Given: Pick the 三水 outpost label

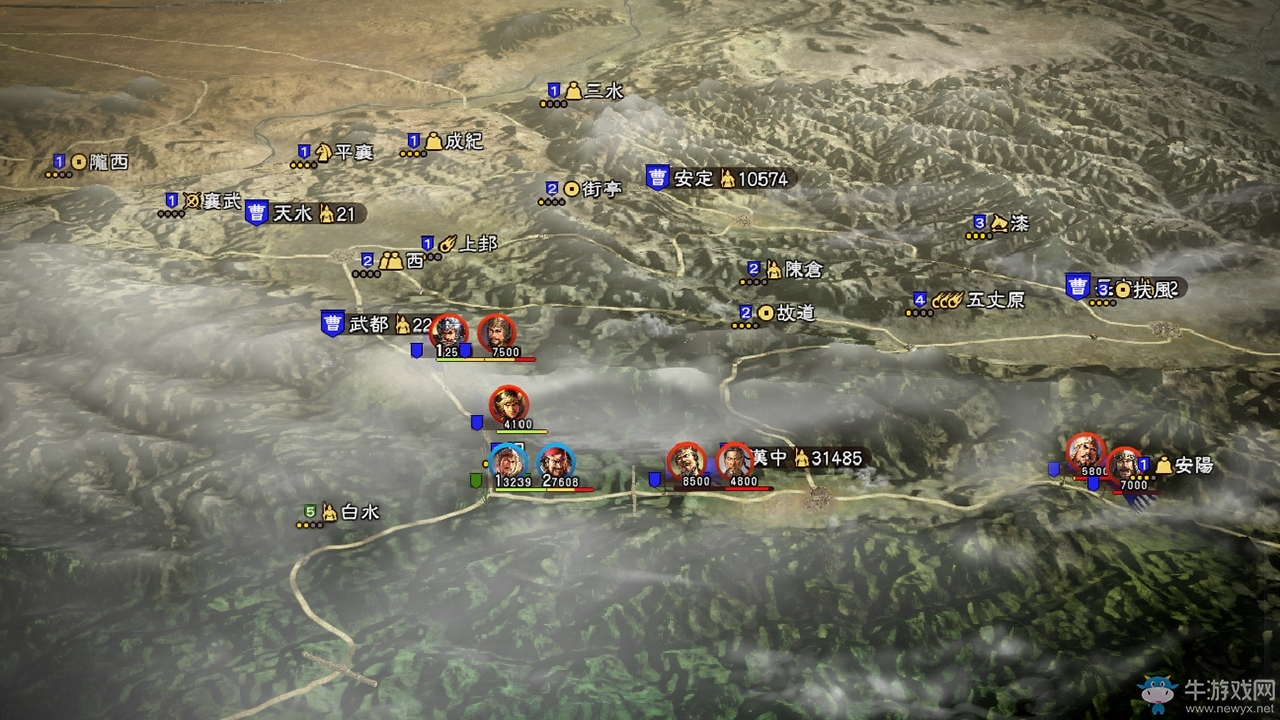Looking at the screenshot, I should click(x=605, y=91).
